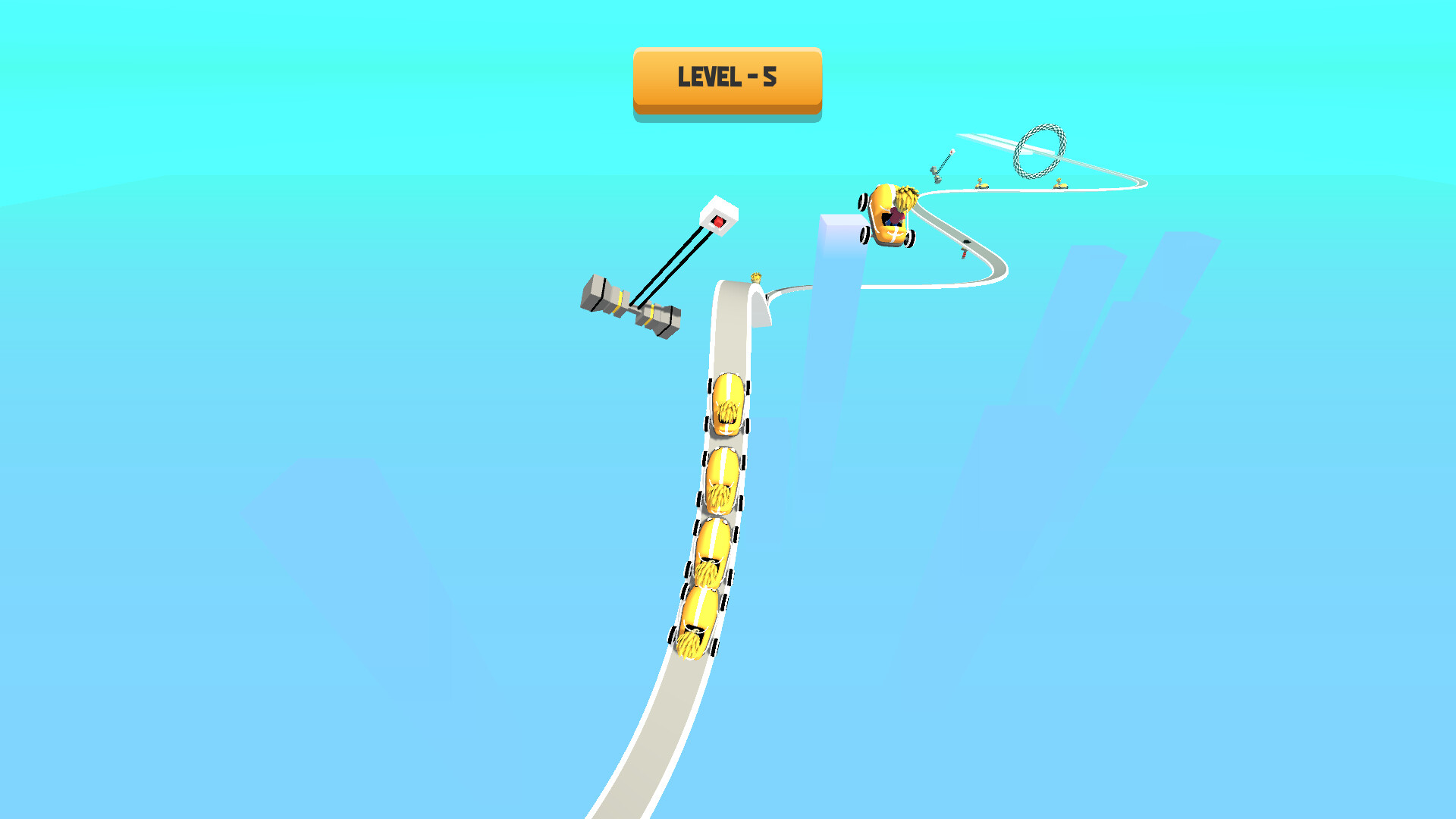Click the kart on the left curve of the upper track
This screenshot has height=819, width=1456.
(981, 183)
